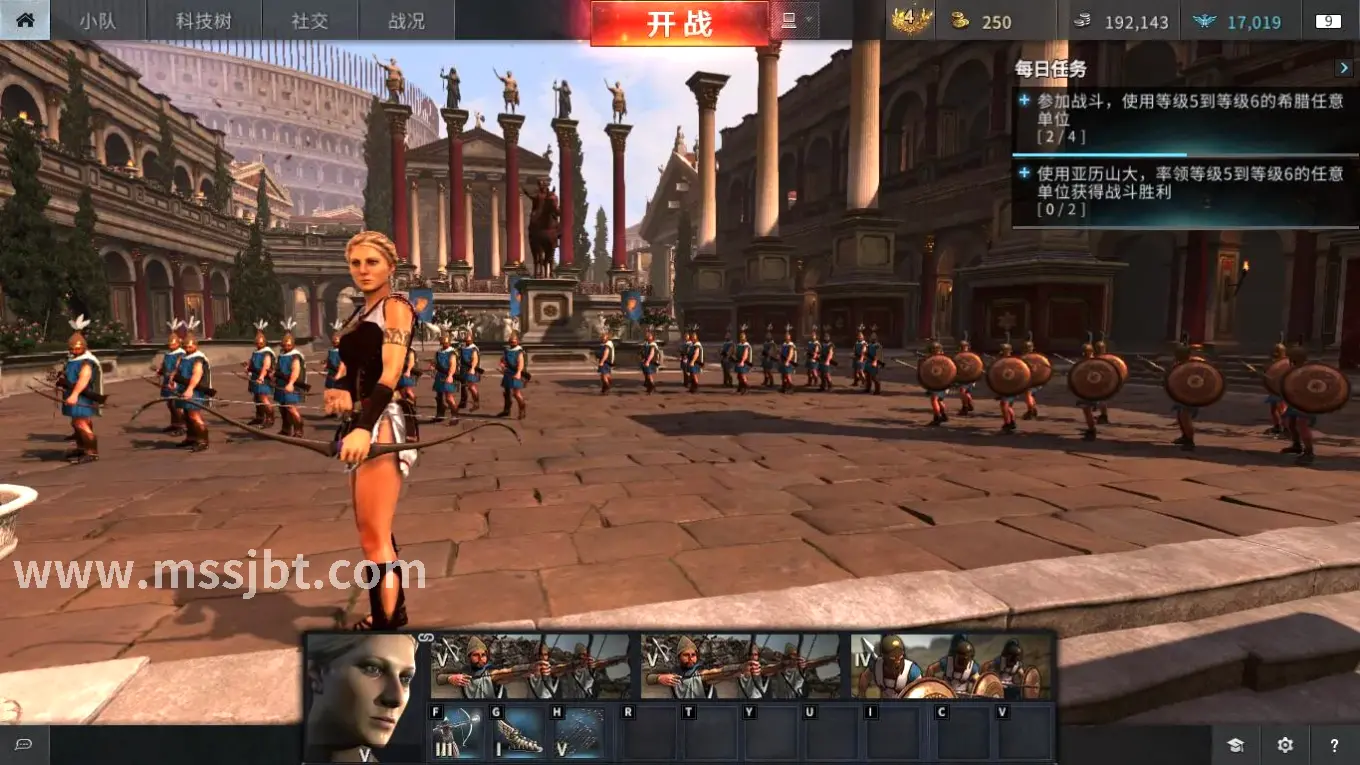Image resolution: width=1360 pixels, height=765 pixels.
Task: Open the settings gear
Action: [1285, 745]
